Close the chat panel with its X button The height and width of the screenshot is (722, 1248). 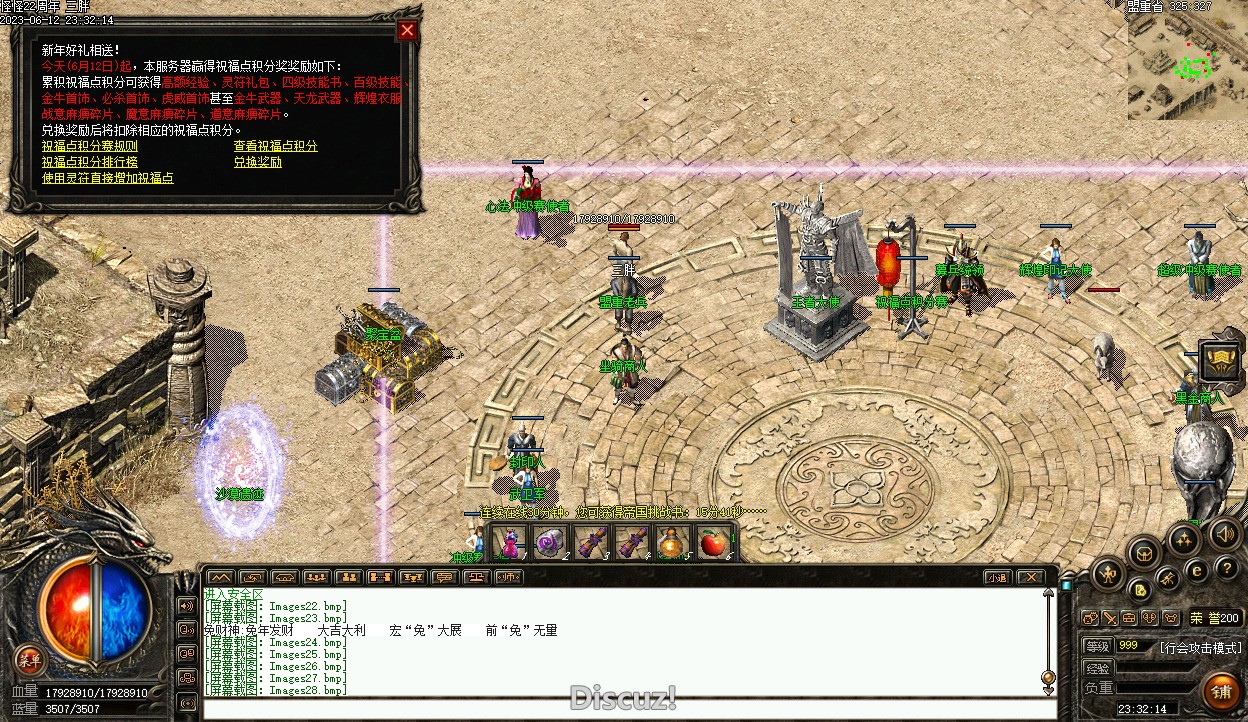coord(1029,577)
